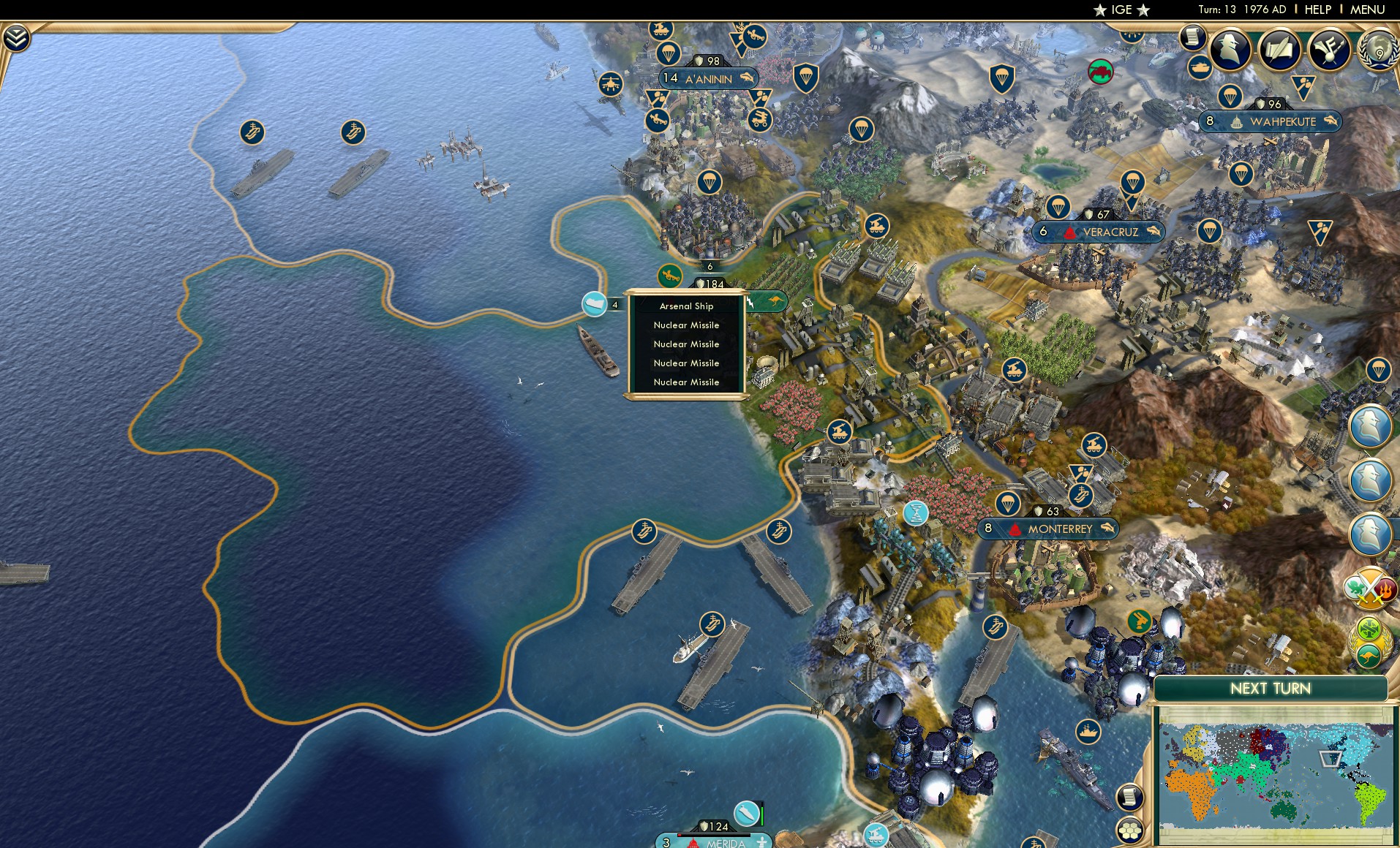The image size is (1400, 848).
Task: Open the HELP menu
Action: tap(1317, 10)
